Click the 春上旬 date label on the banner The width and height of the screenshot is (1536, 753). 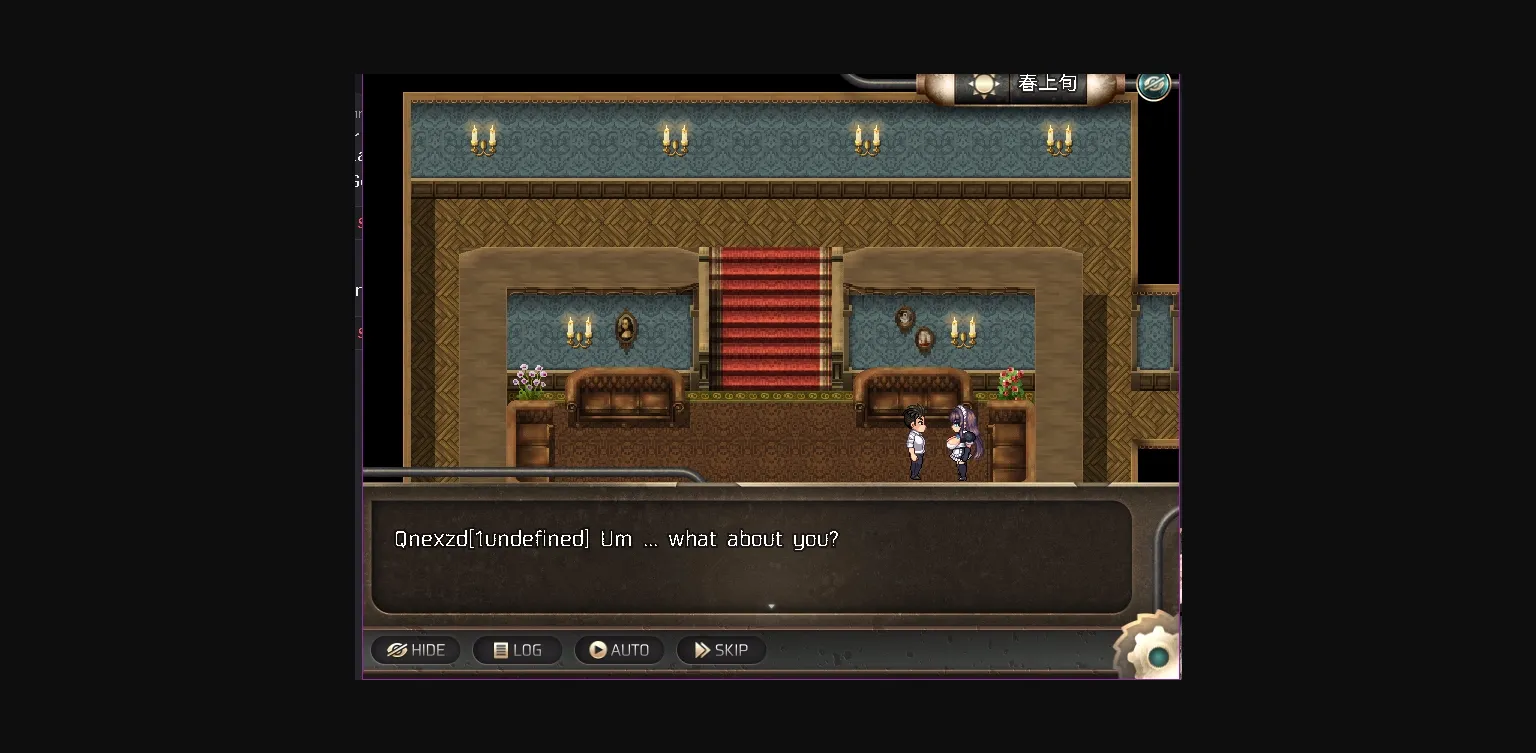point(1048,84)
